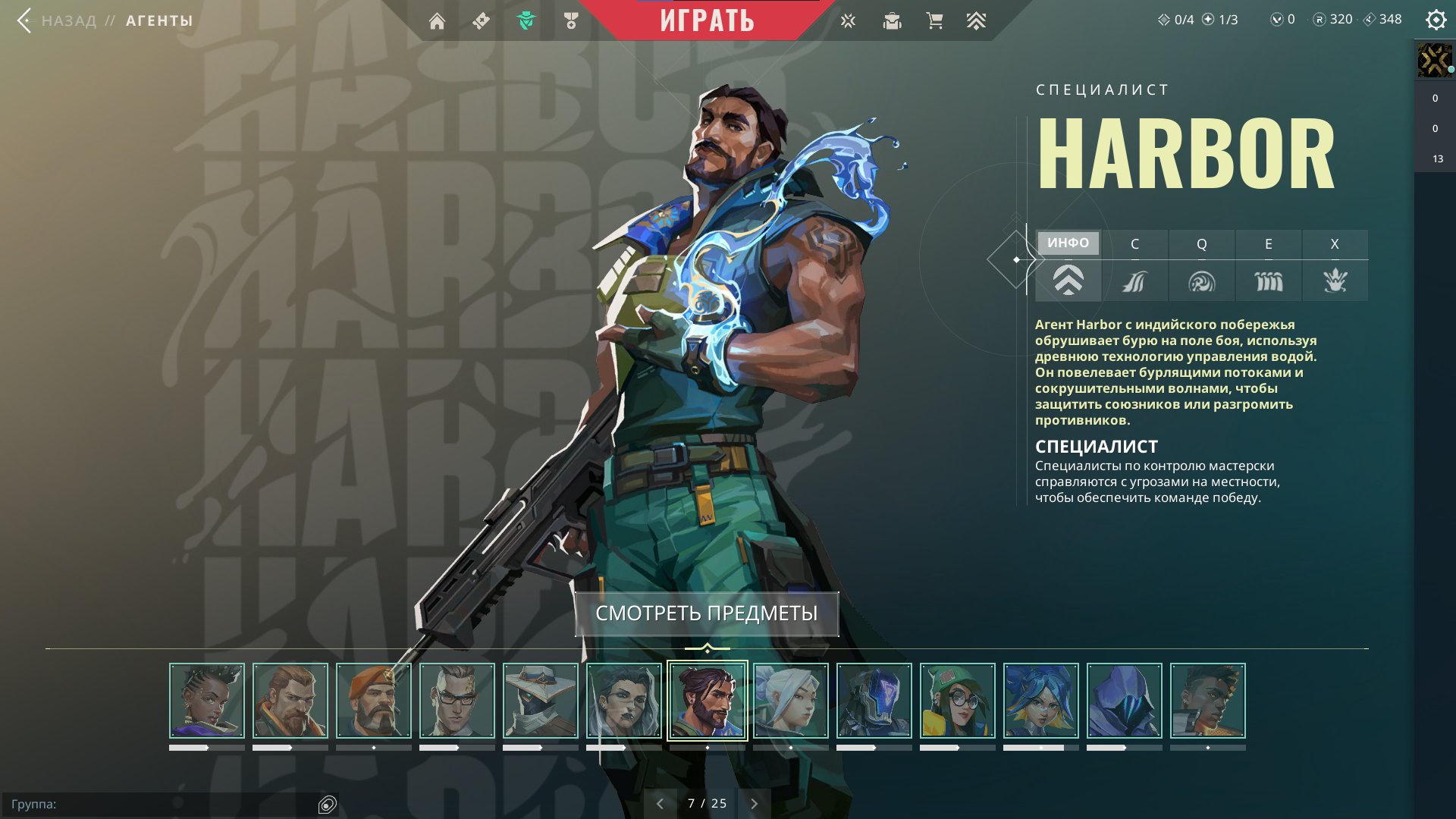The width and height of the screenshot is (1456, 819).
Task: Open the shopping cart store
Action: coord(934,21)
